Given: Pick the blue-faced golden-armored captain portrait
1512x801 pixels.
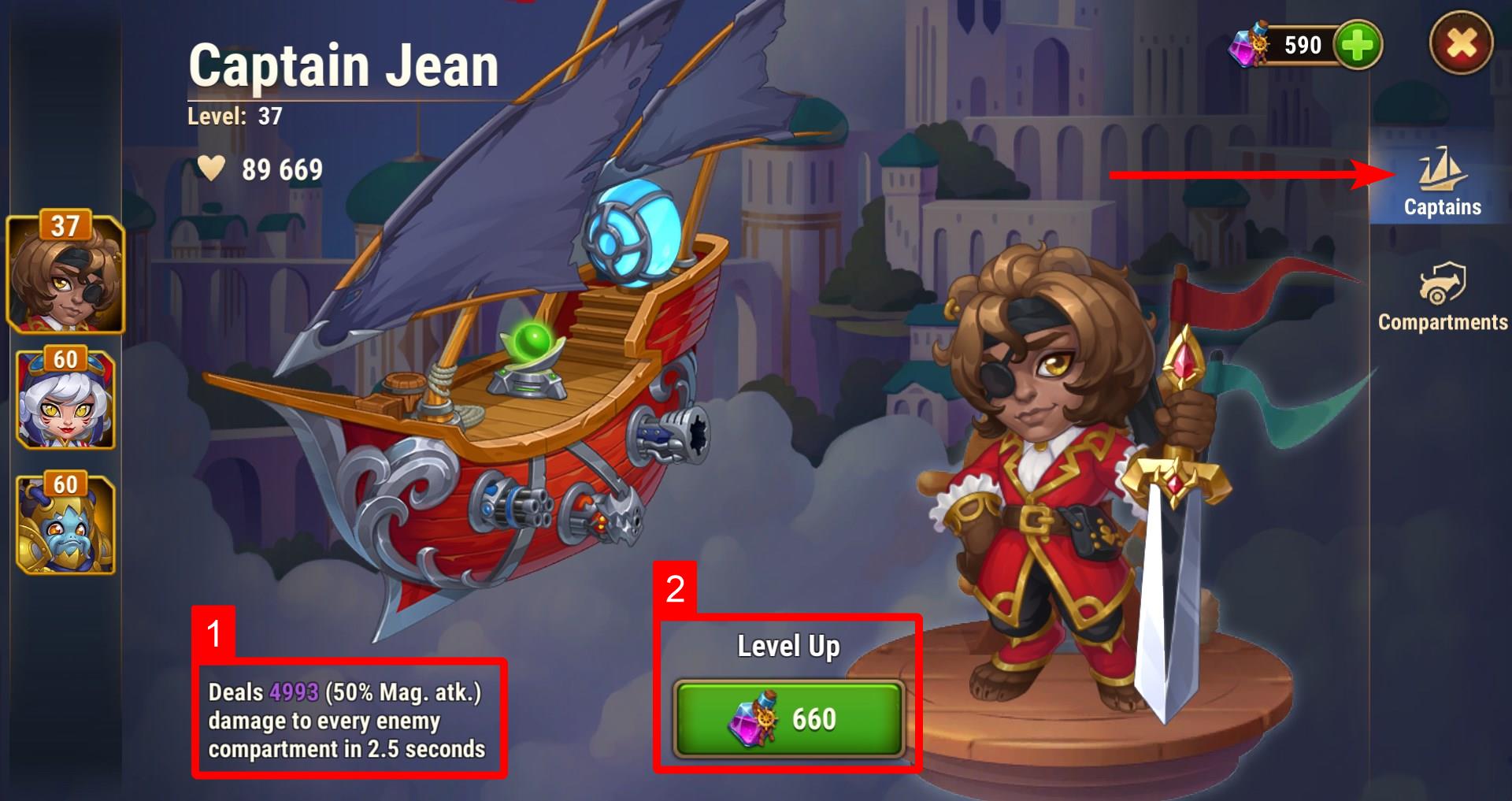Looking at the screenshot, I should tap(65, 523).
